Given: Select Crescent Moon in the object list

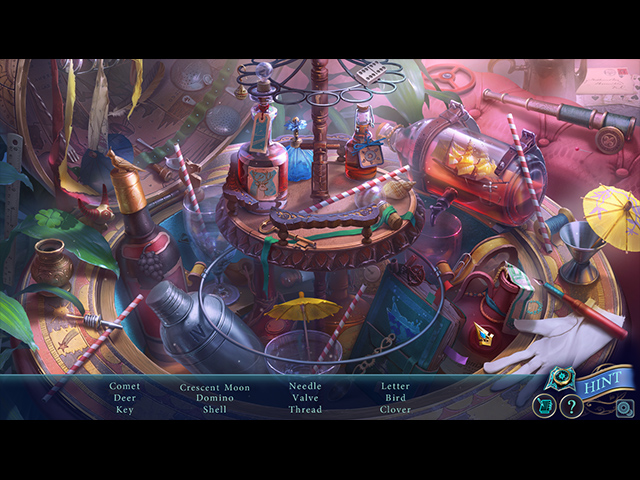Looking at the screenshot, I should [x=215, y=386].
